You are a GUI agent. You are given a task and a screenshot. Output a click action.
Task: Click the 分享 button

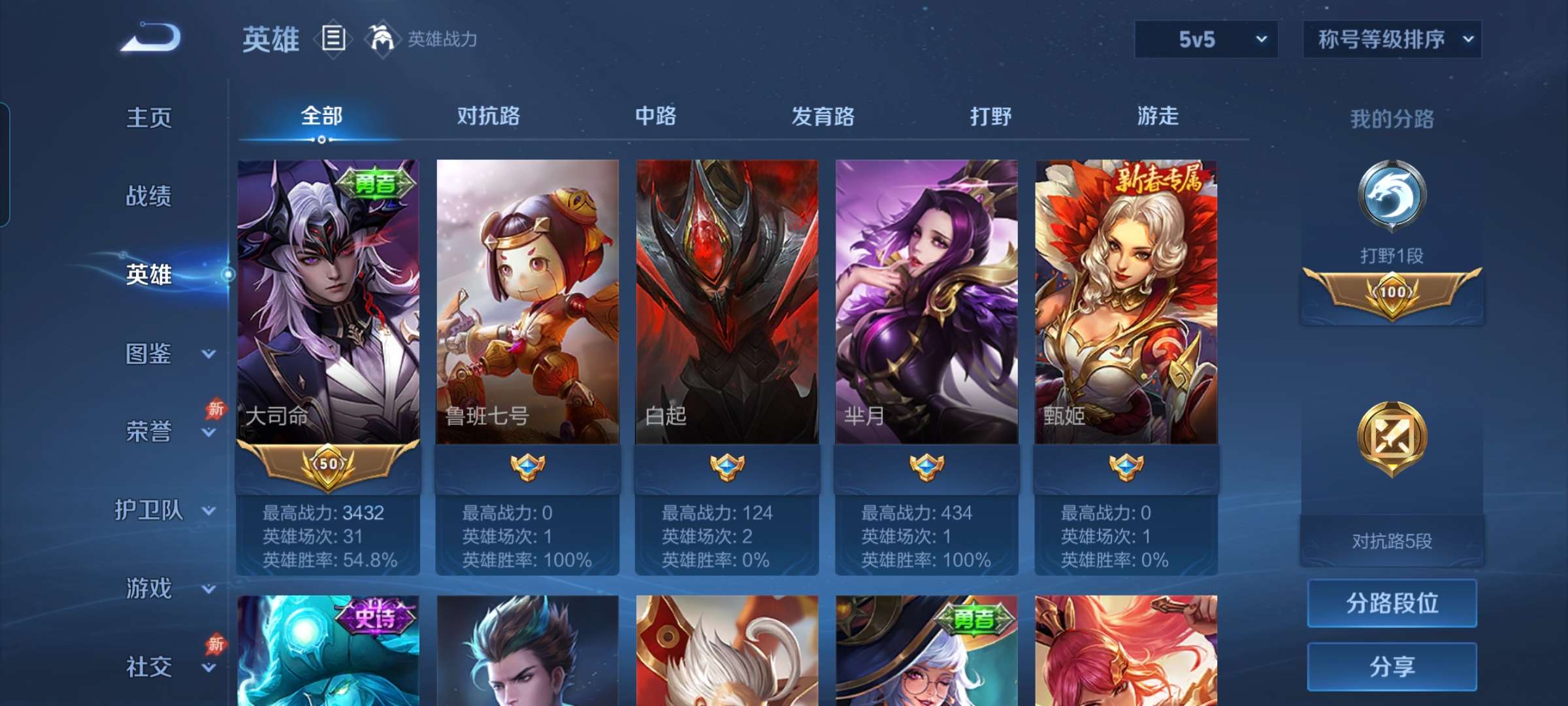click(1392, 668)
